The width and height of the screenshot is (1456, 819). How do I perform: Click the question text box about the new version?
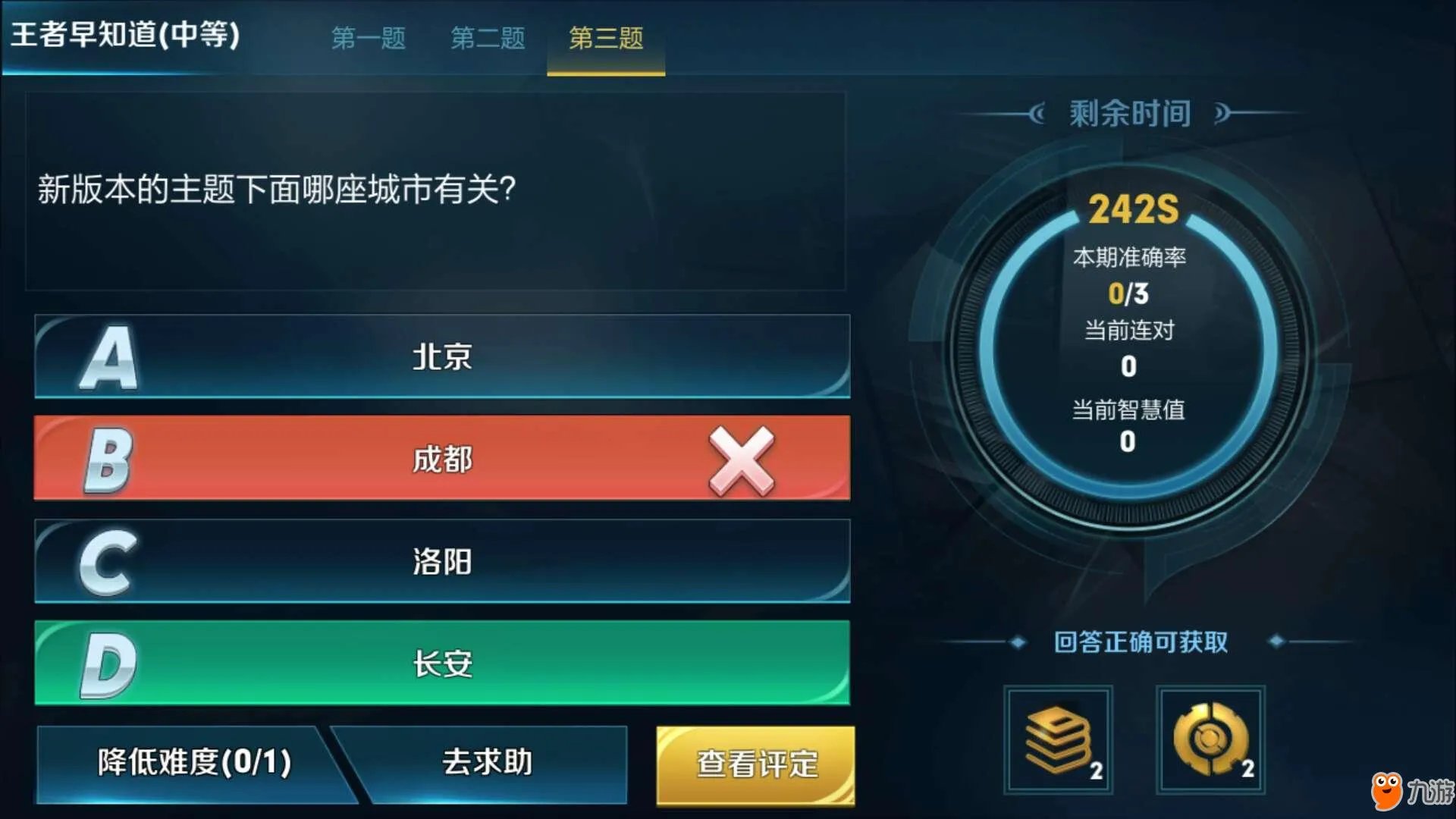click(436, 191)
